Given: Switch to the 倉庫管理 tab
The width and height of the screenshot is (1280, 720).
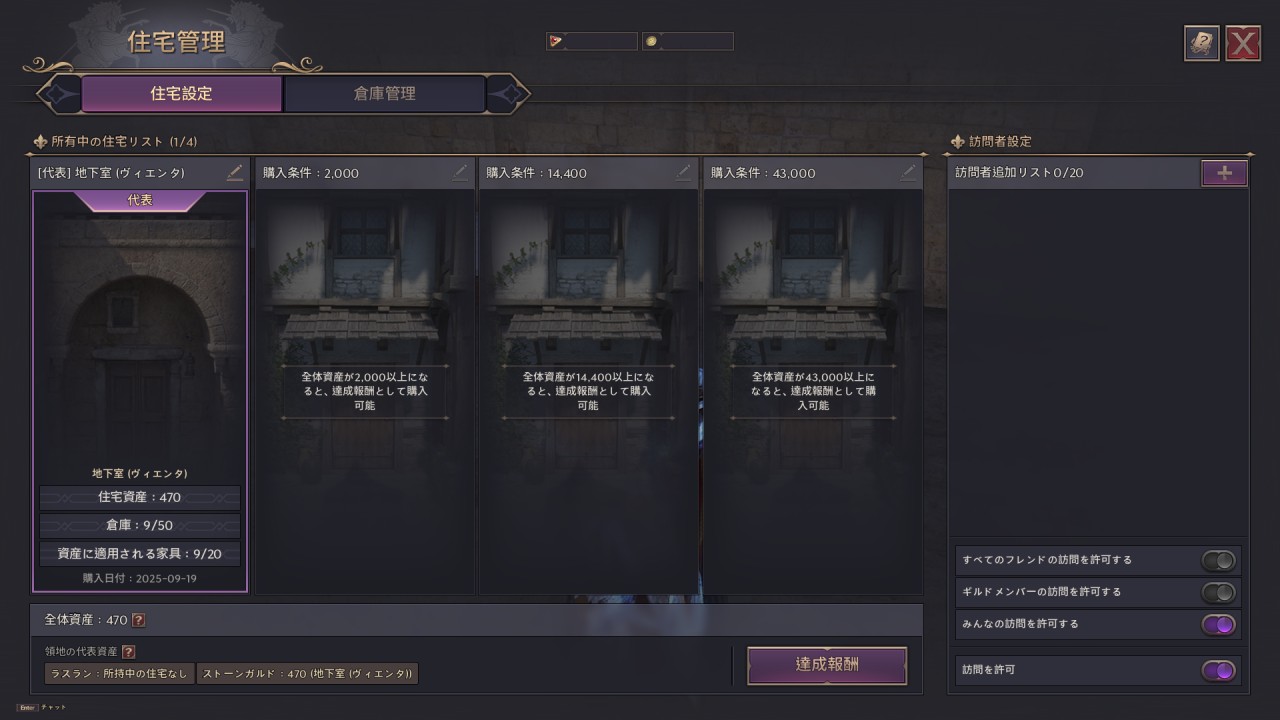Looking at the screenshot, I should point(384,94).
